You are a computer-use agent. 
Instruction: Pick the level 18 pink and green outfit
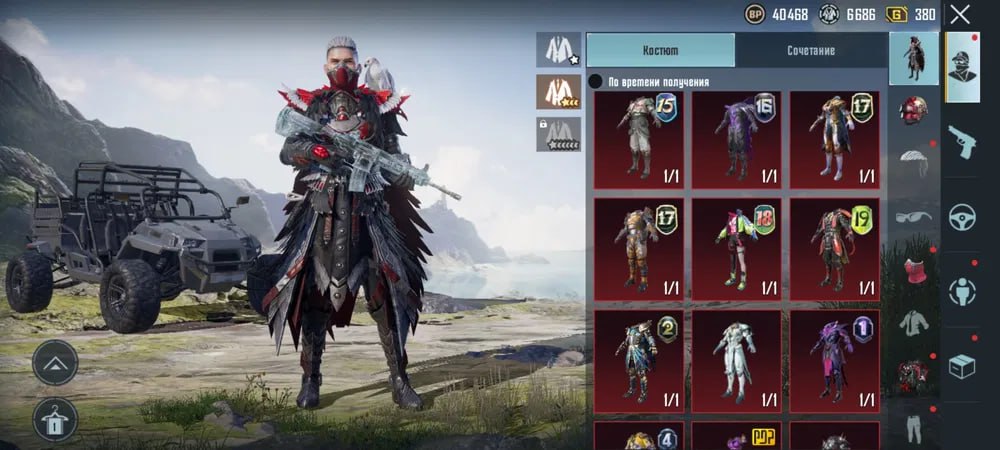tap(738, 249)
